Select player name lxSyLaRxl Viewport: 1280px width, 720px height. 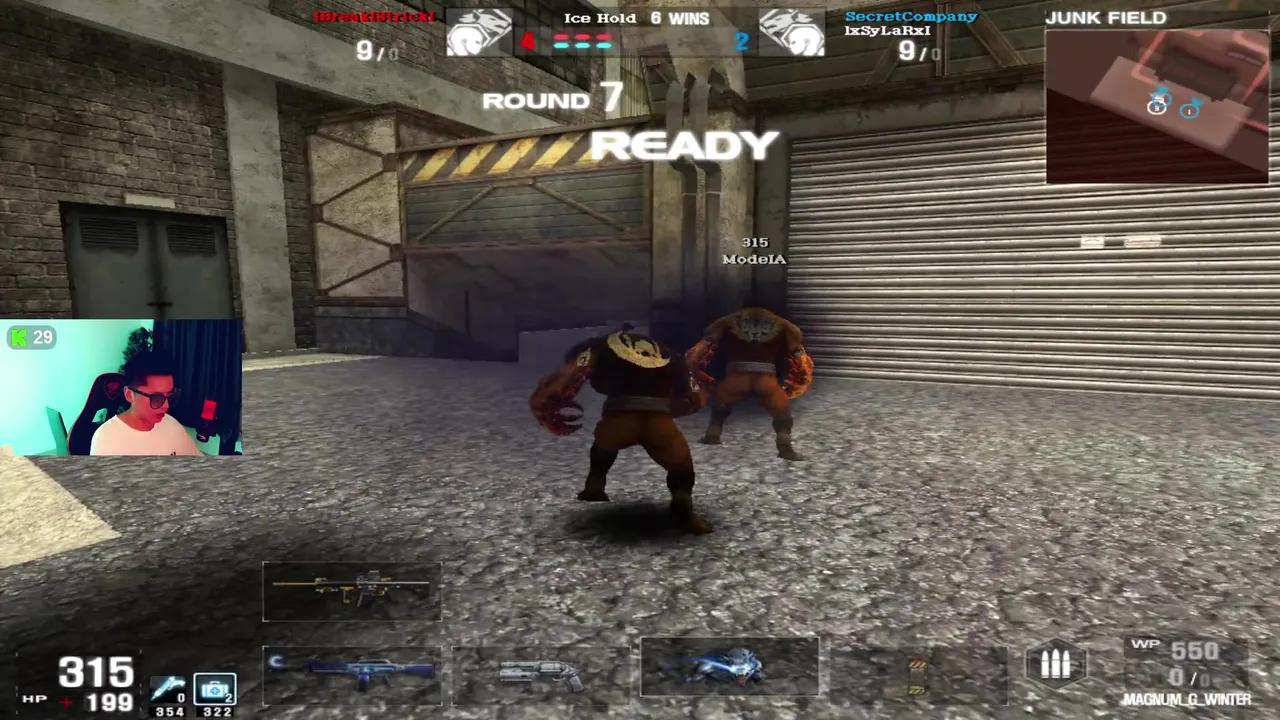coord(887,30)
